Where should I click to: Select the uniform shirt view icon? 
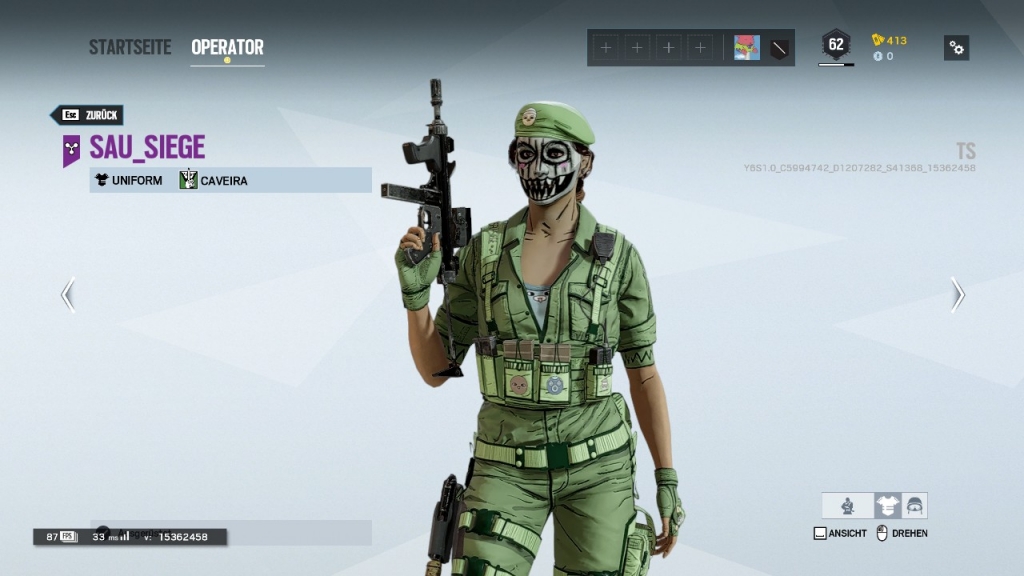click(887, 506)
